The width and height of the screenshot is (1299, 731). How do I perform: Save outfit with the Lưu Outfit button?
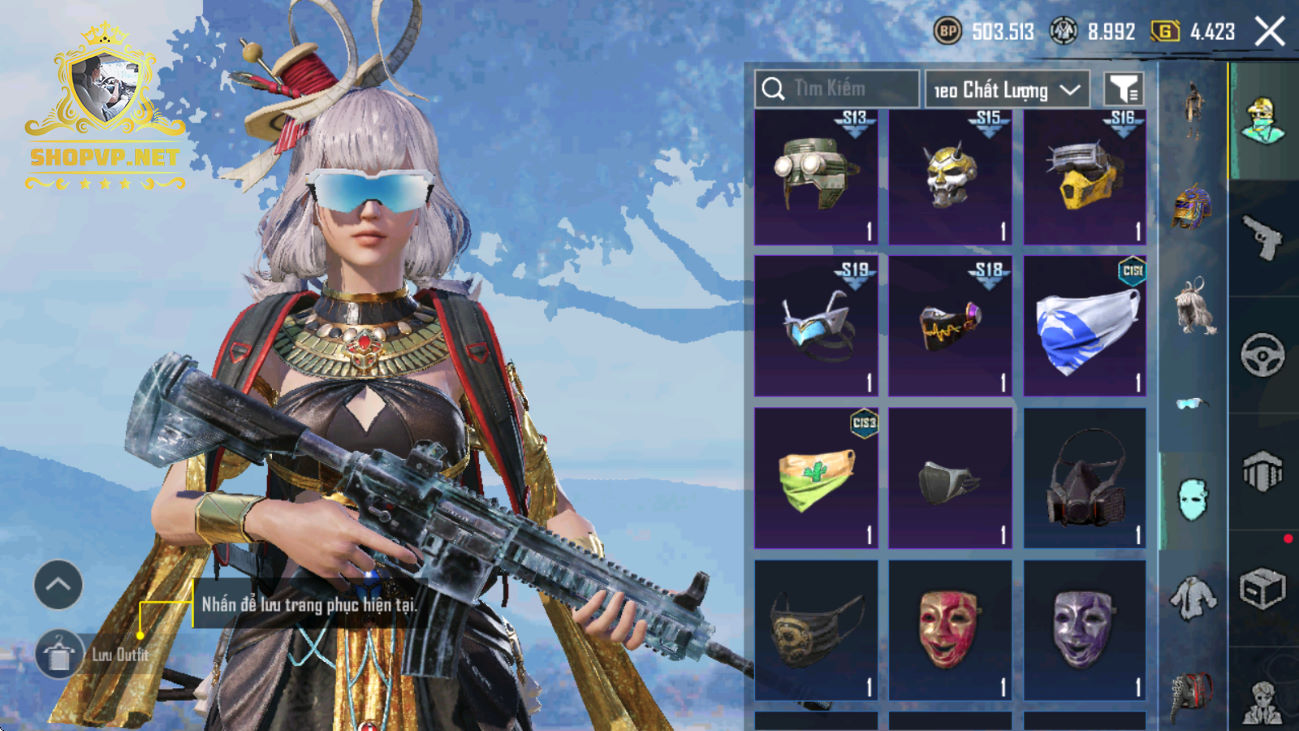pos(60,654)
